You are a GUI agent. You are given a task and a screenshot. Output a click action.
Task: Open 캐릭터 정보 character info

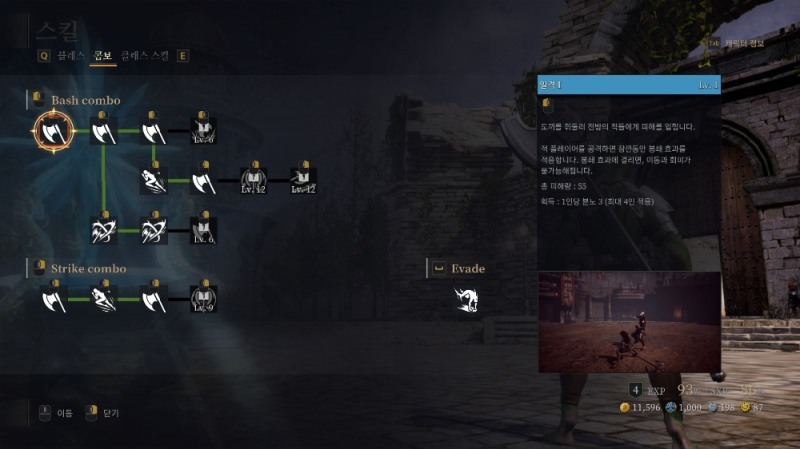coord(742,44)
